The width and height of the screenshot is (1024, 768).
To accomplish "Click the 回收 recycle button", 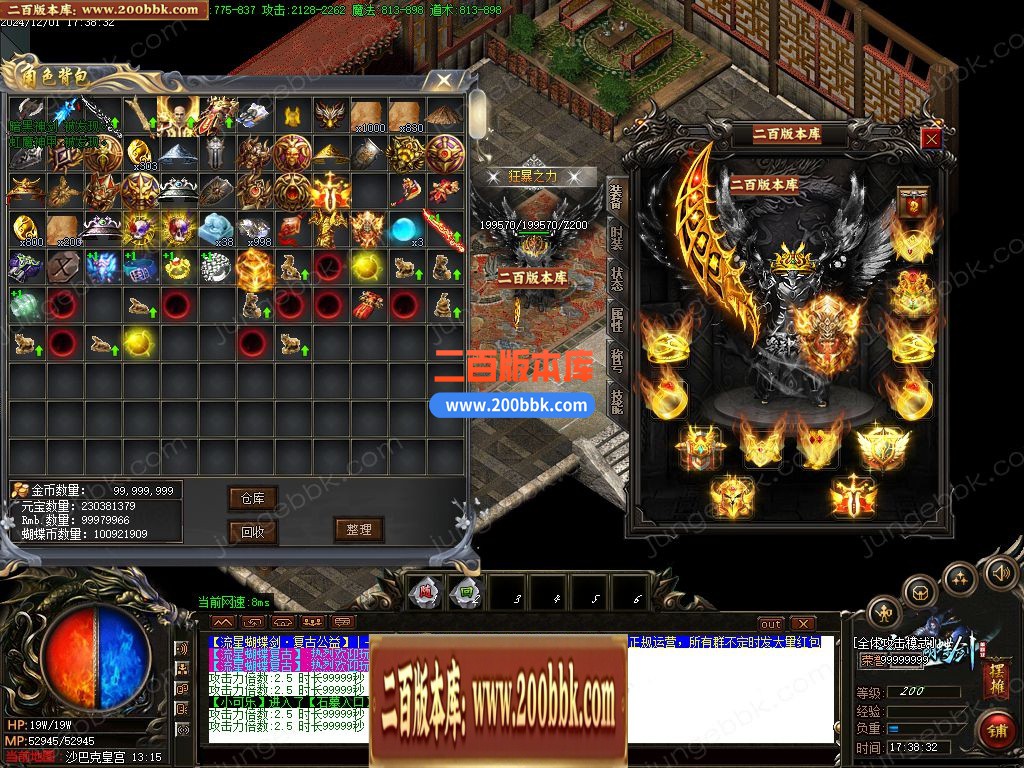I will [252, 532].
